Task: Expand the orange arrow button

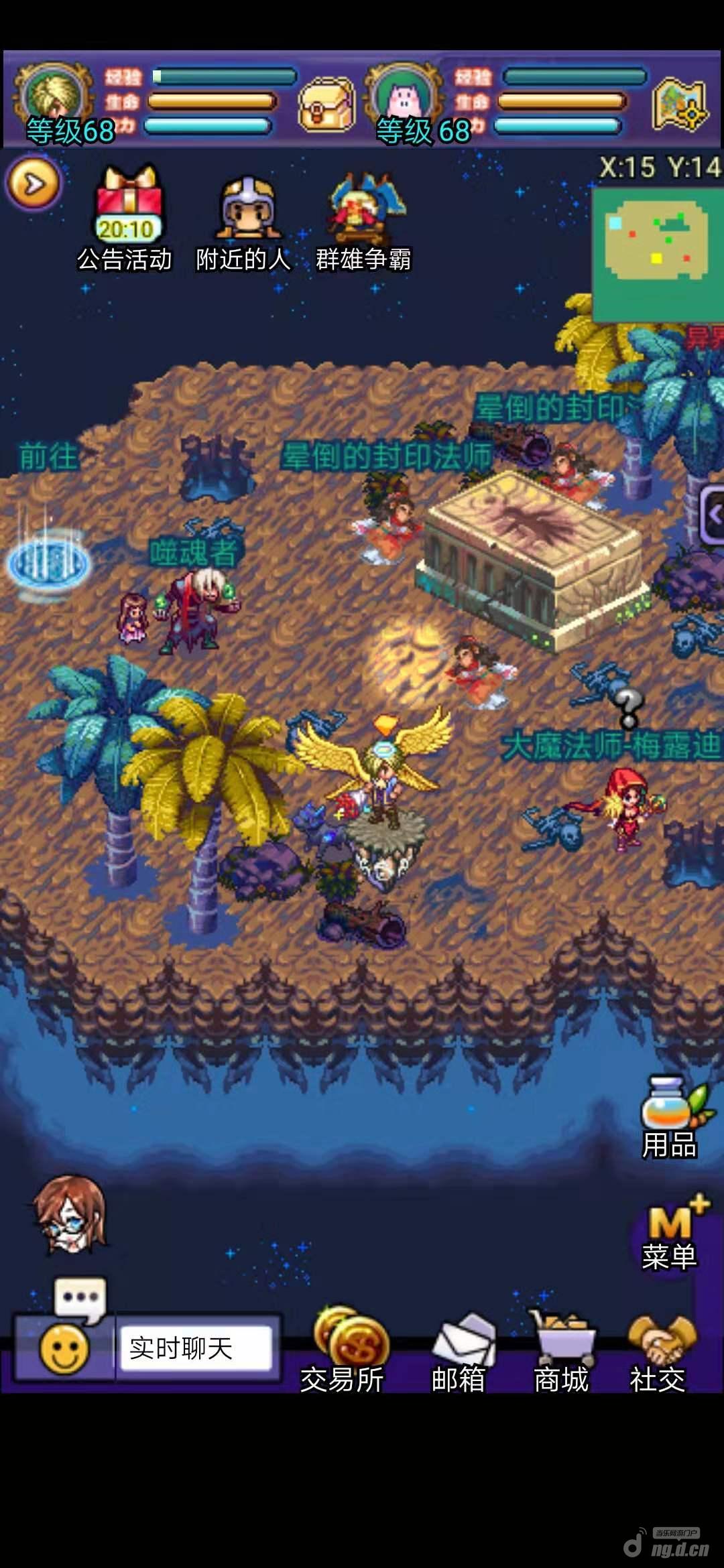Action: (x=34, y=183)
